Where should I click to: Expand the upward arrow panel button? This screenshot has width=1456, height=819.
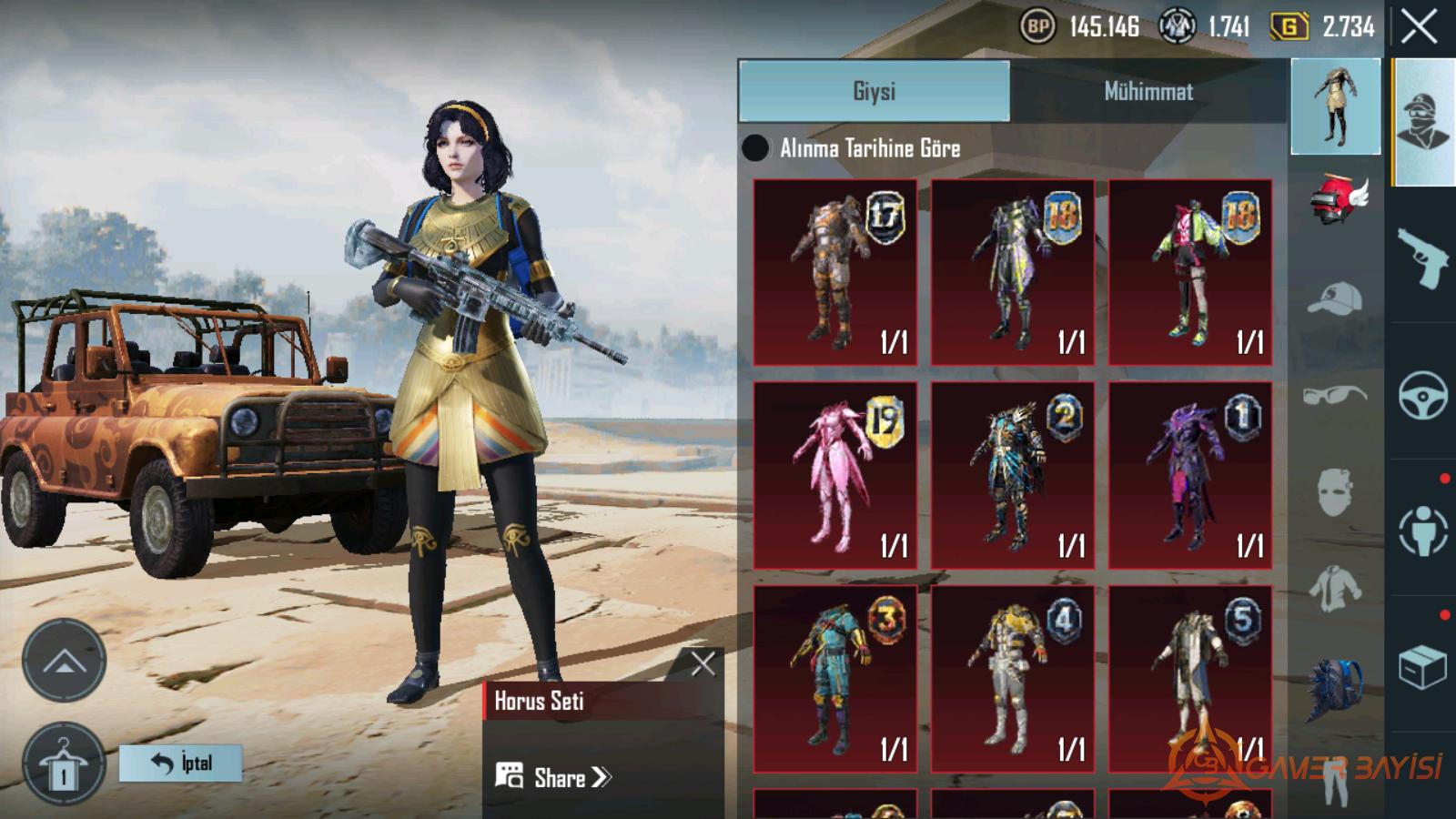click(x=64, y=662)
